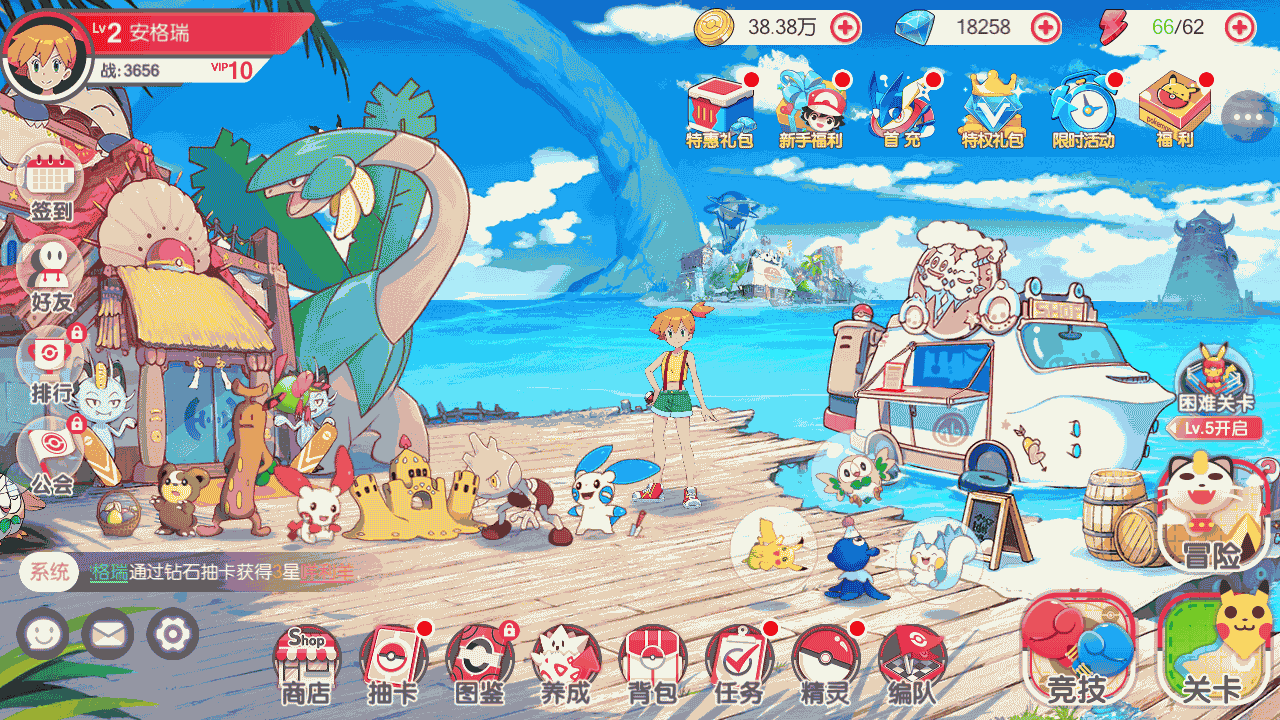Add gold coins with plus button

pos(845,27)
